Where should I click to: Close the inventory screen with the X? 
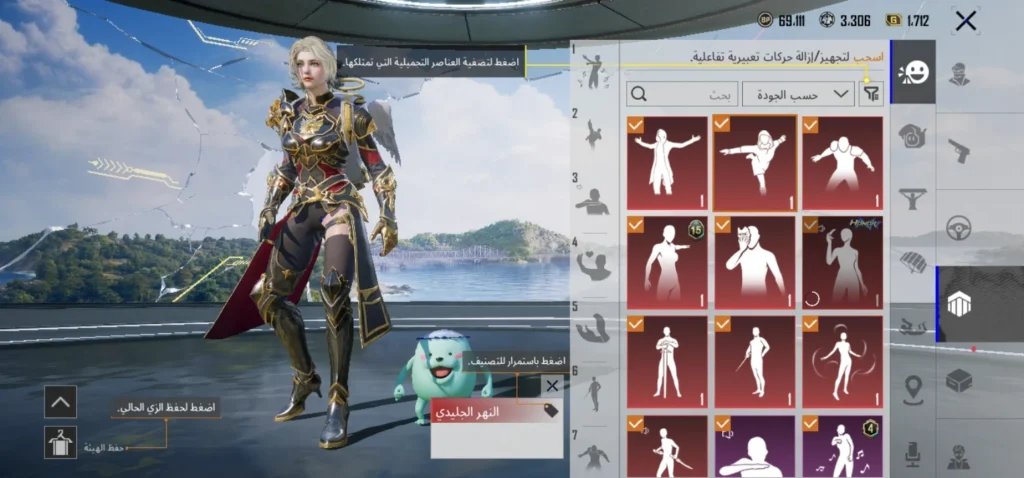965,21
